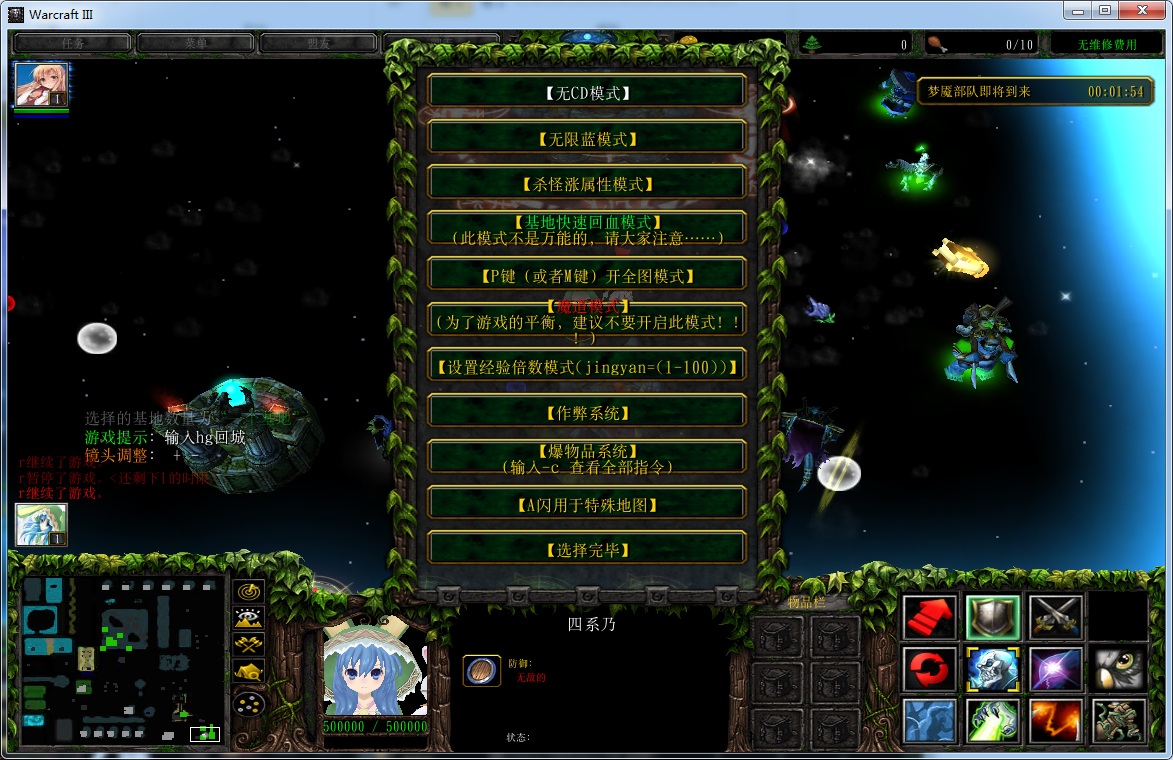The height and width of the screenshot is (760, 1173).
Task: Choose A闪用于特殊地图 option
Action: (587, 504)
